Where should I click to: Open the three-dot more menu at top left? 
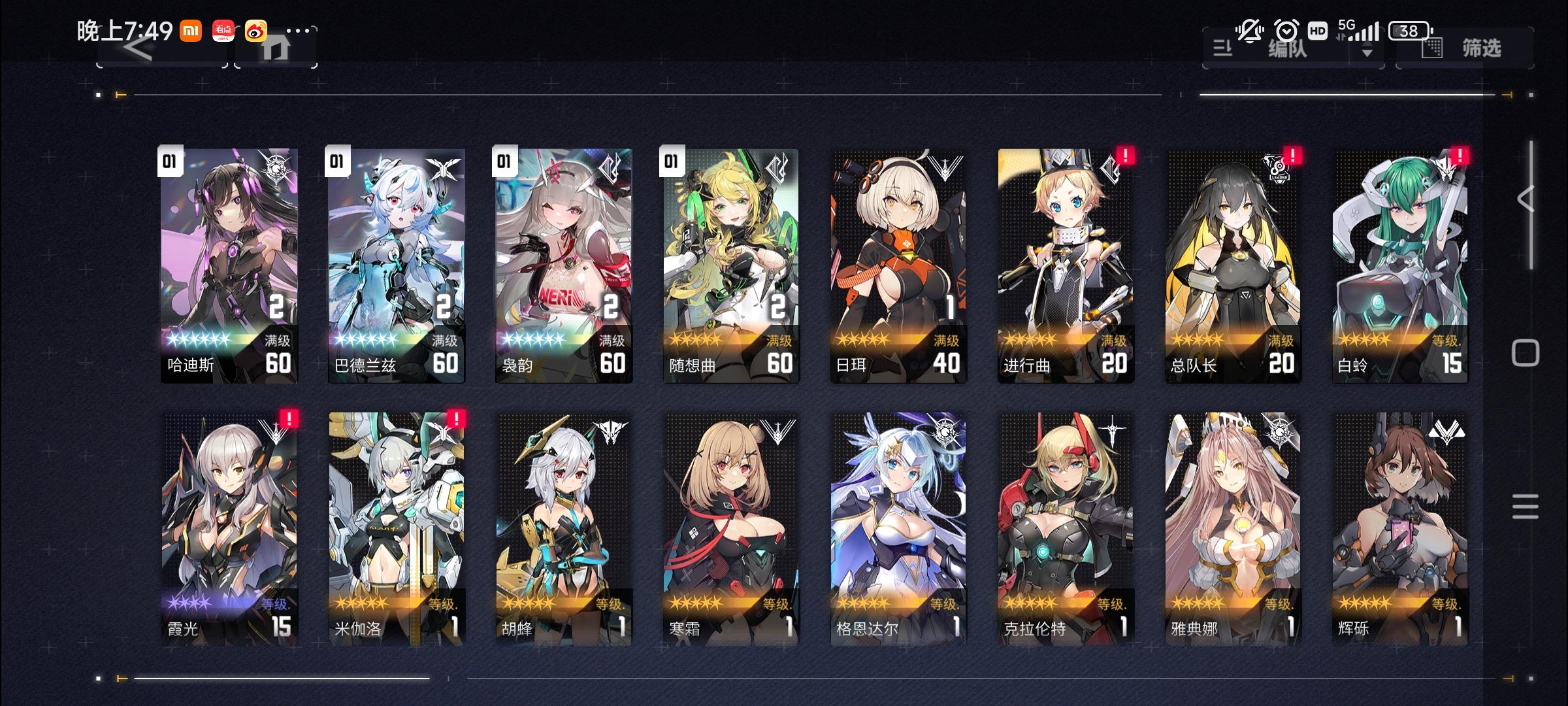[x=298, y=30]
